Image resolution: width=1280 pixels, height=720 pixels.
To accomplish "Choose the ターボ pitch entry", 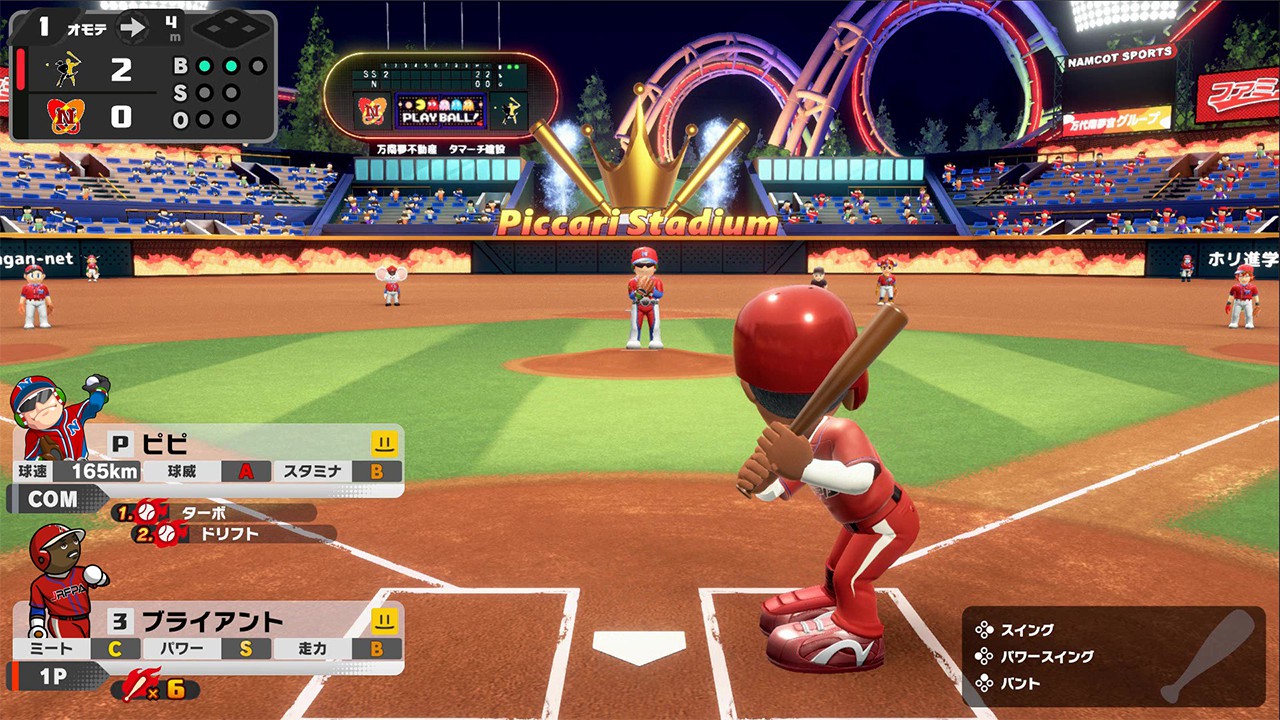I will 213,512.
